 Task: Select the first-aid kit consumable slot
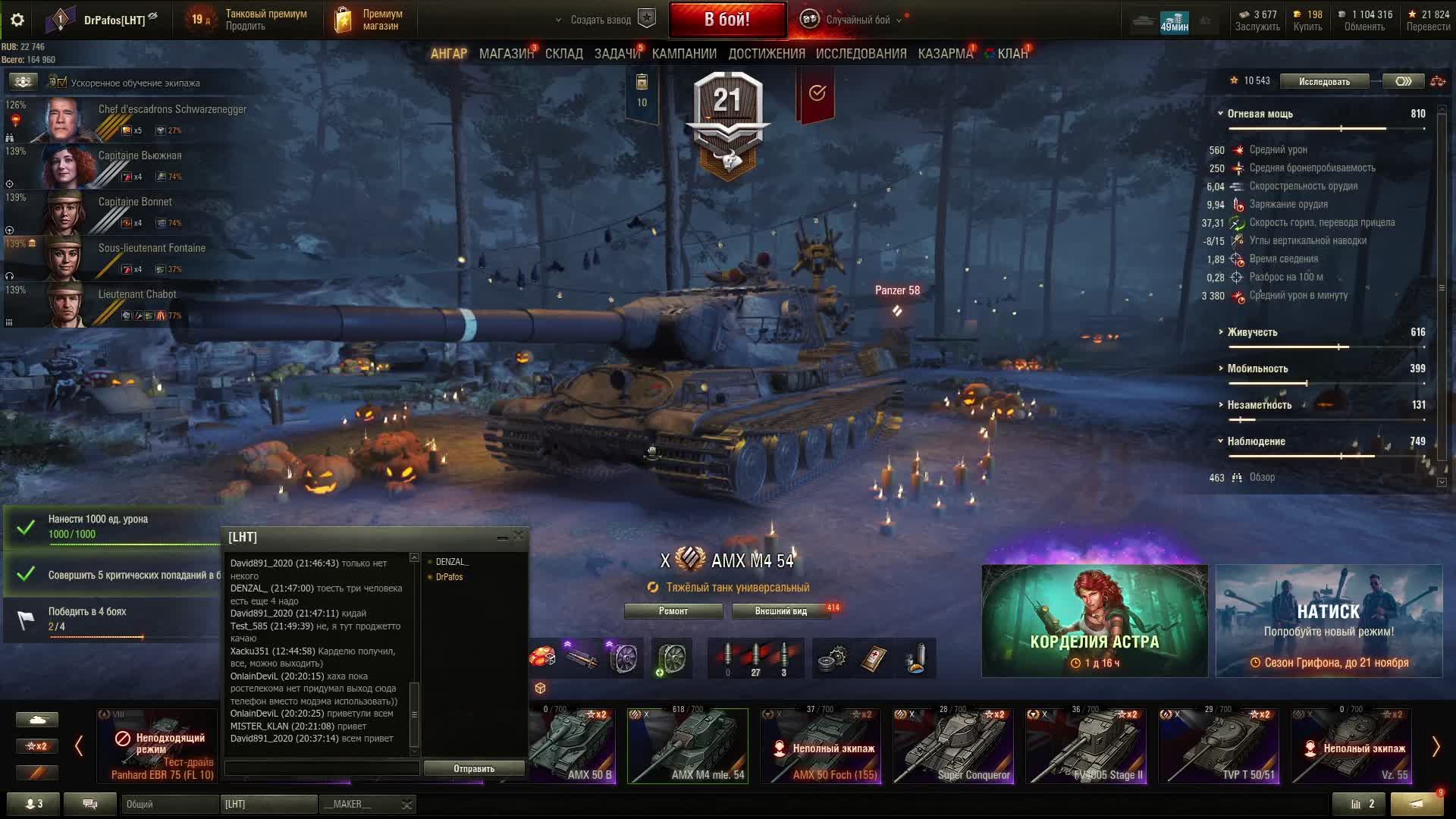(x=874, y=658)
